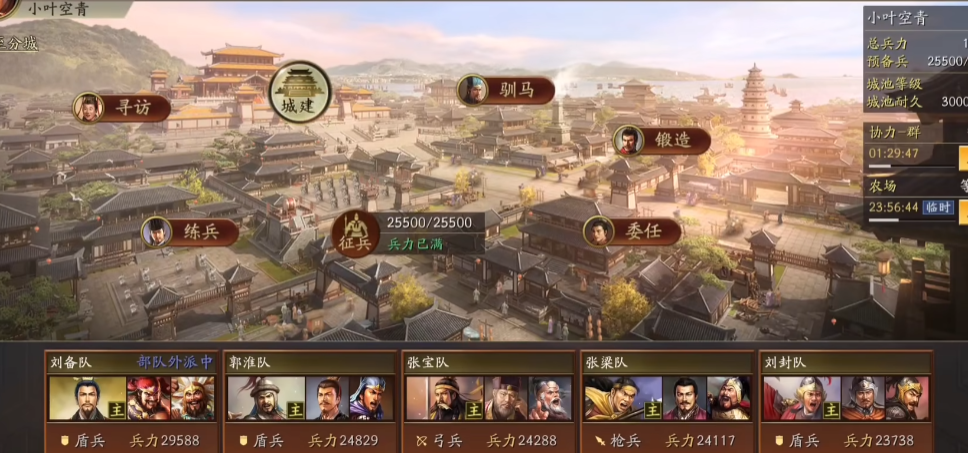Viewport: 968px width, 453px height.
Task: Click the 征兵 conscription icon
Action: pos(354,233)
